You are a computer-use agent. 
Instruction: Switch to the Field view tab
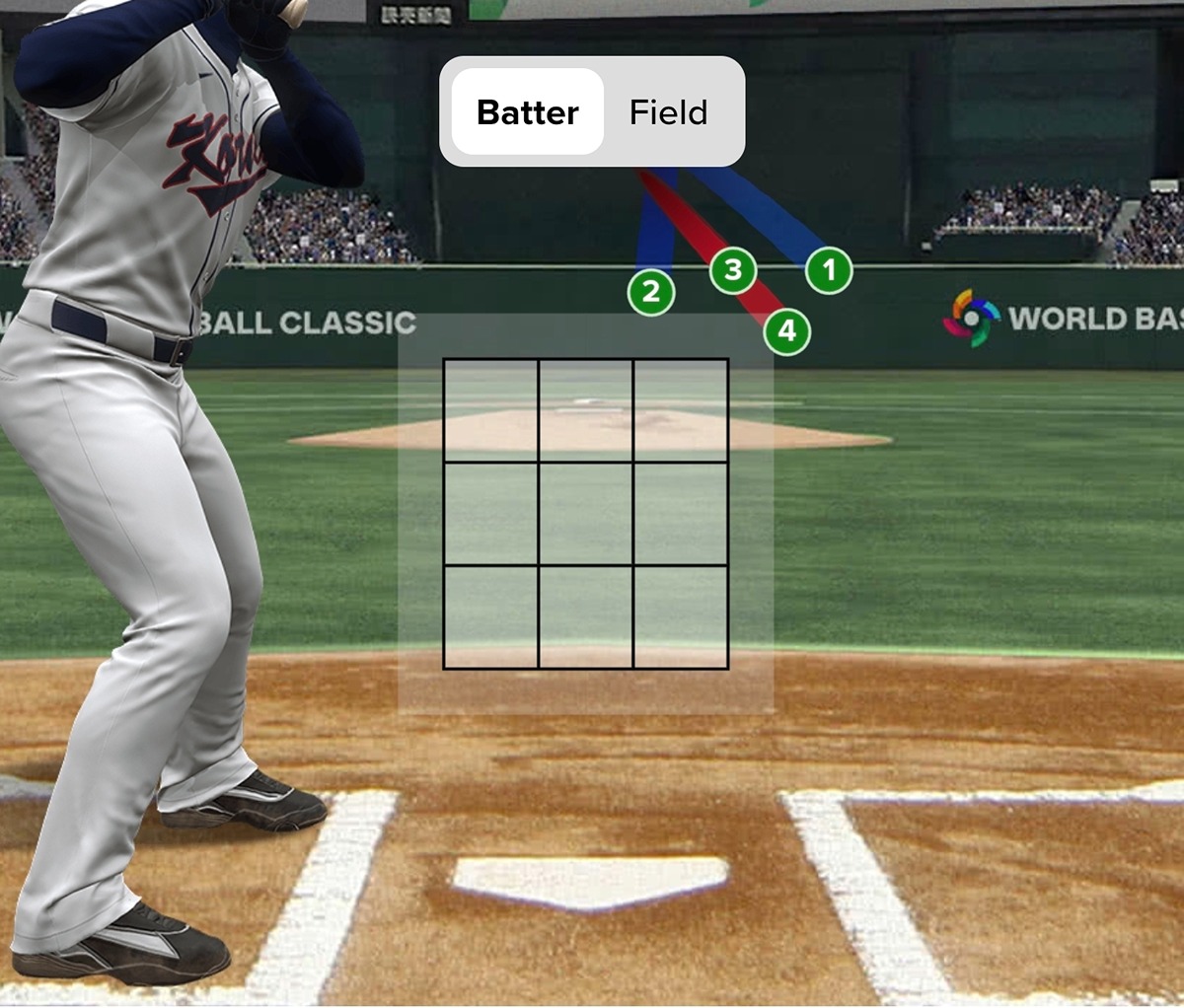tap(668, 112)
